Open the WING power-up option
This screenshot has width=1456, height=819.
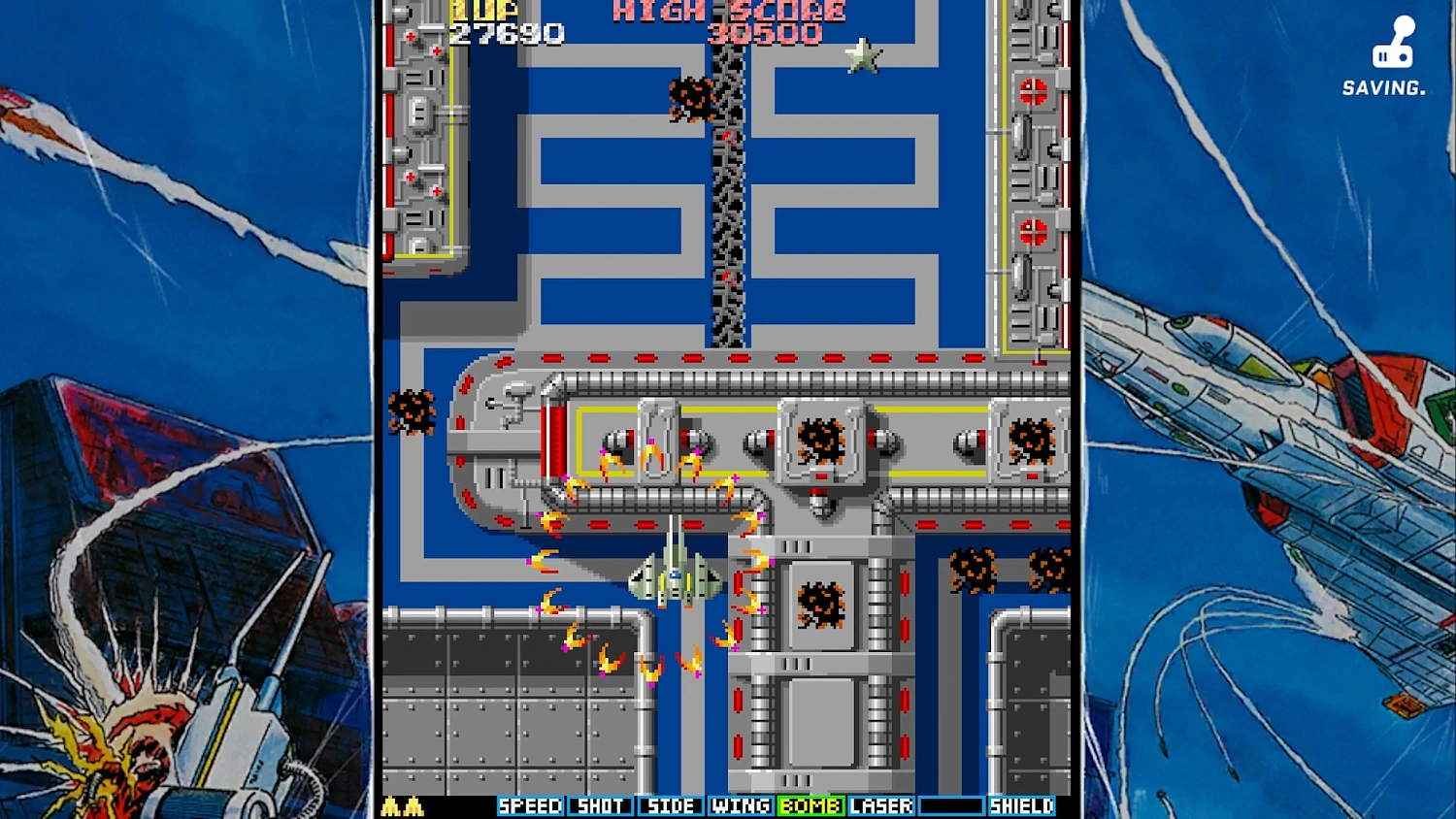(741, 805)
